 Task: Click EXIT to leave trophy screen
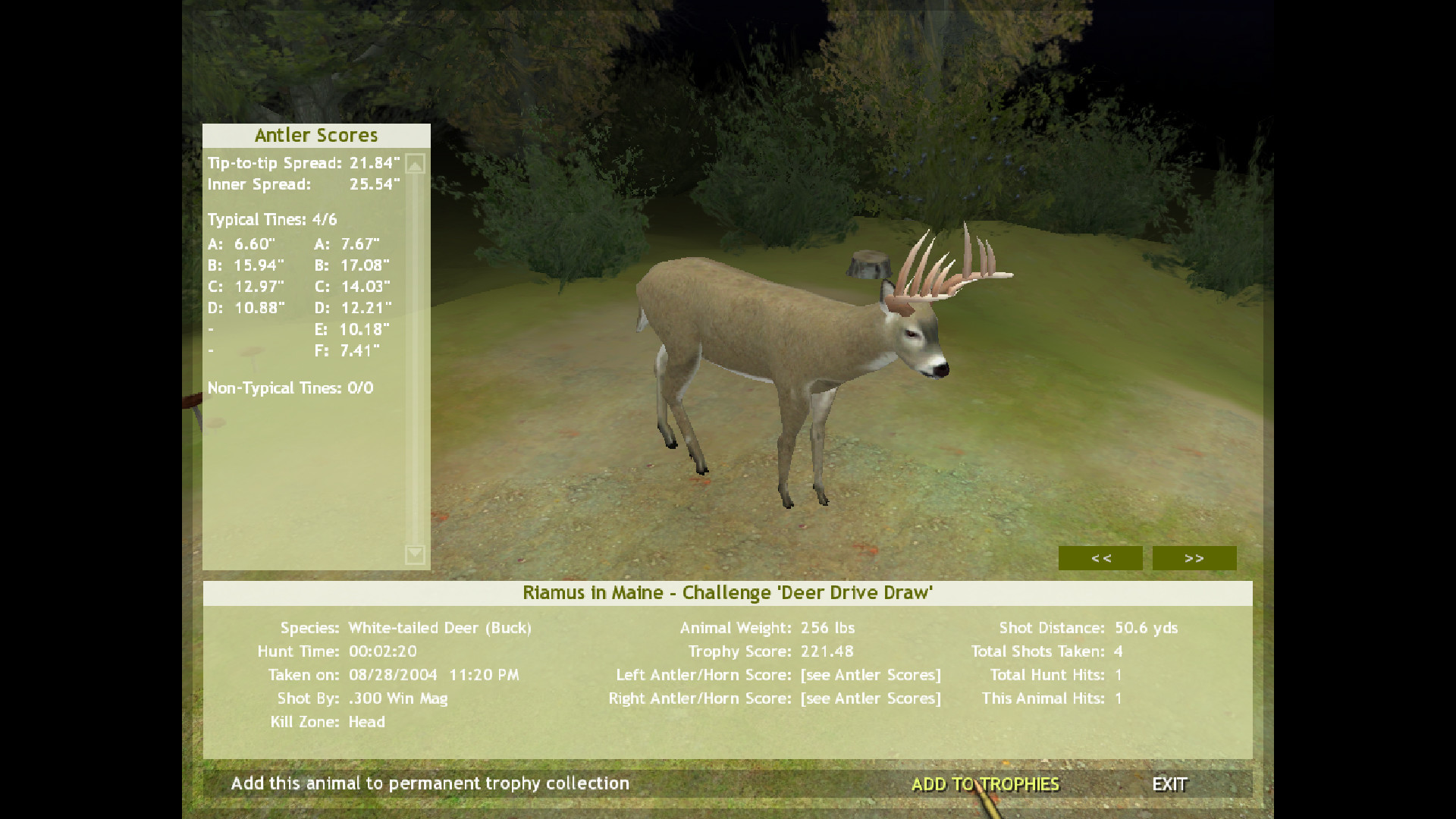(x=1172, y=784)
